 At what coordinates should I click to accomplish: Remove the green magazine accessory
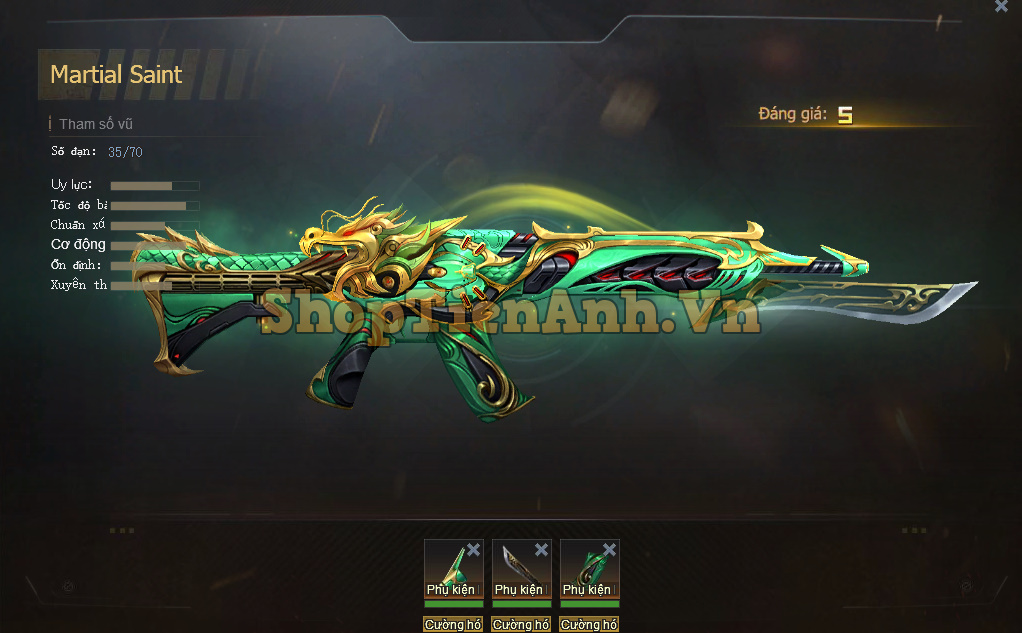(609, 550)
